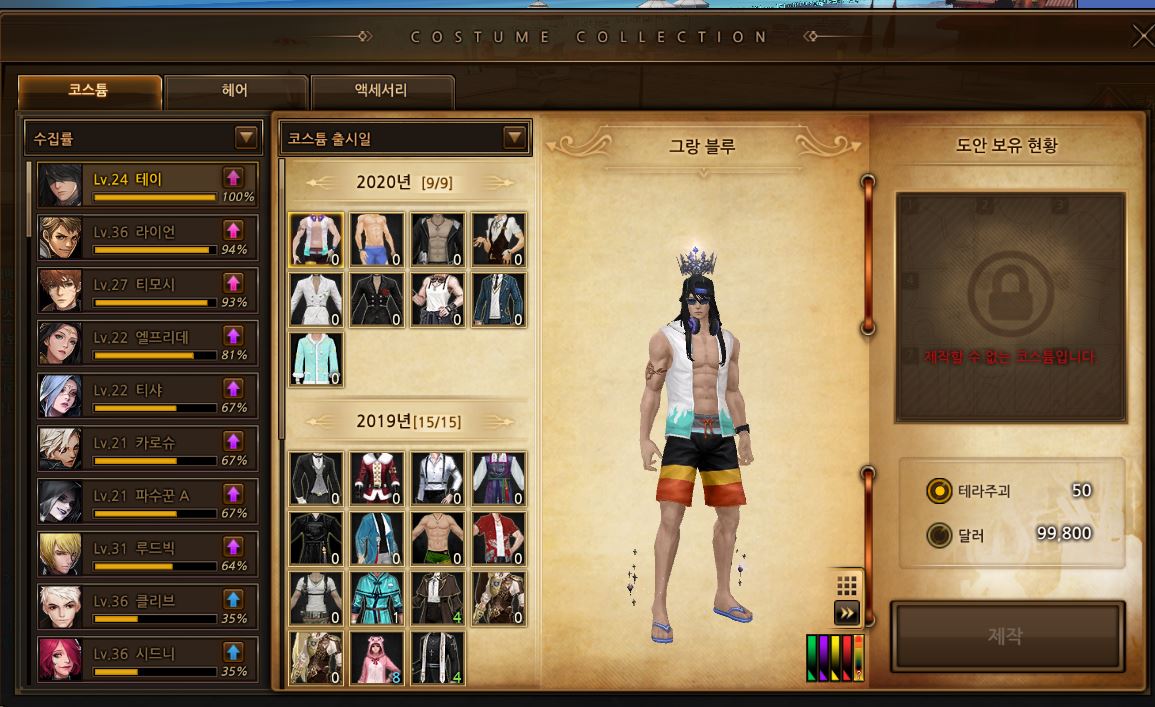The image size is (1155, 707).
Task: Pick character Lv.22 엘프리데
Action: 147,343
